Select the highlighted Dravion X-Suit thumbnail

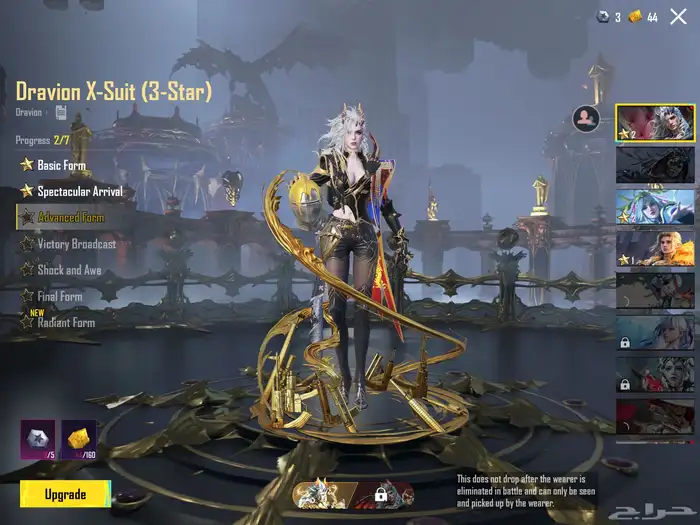tap(653, 124)
